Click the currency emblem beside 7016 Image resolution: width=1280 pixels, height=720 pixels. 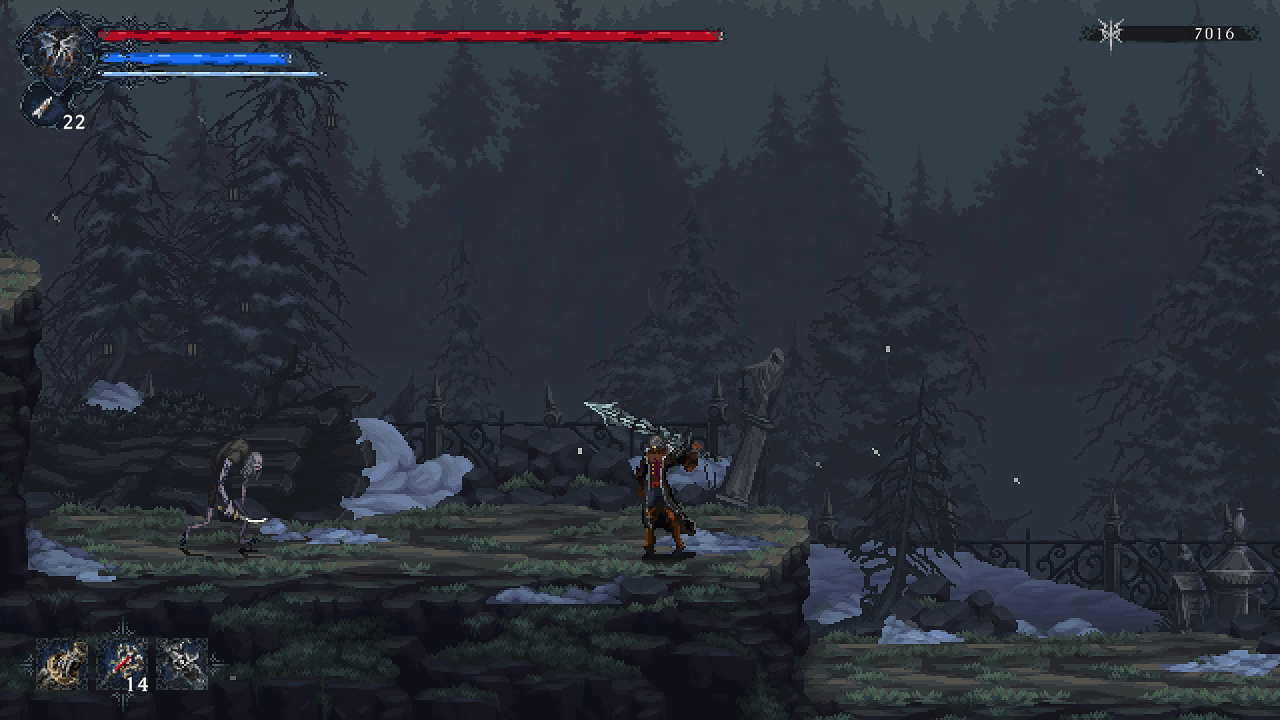(x=1108, y=33)
